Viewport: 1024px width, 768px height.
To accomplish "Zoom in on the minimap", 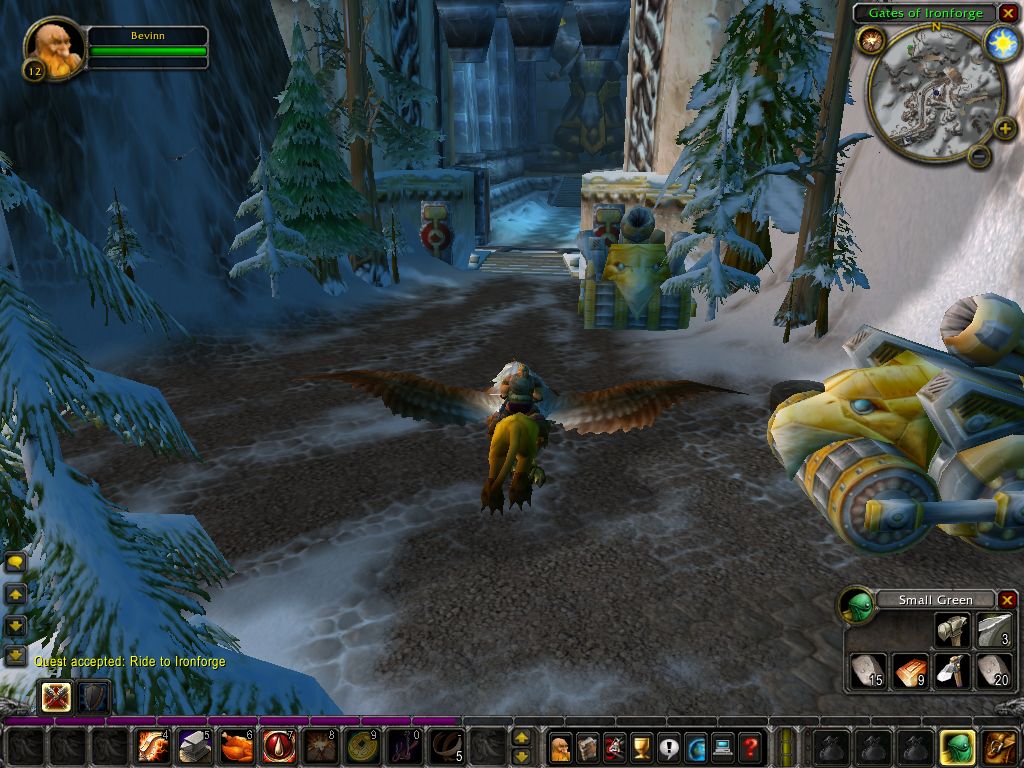I will click(1004, 127).
